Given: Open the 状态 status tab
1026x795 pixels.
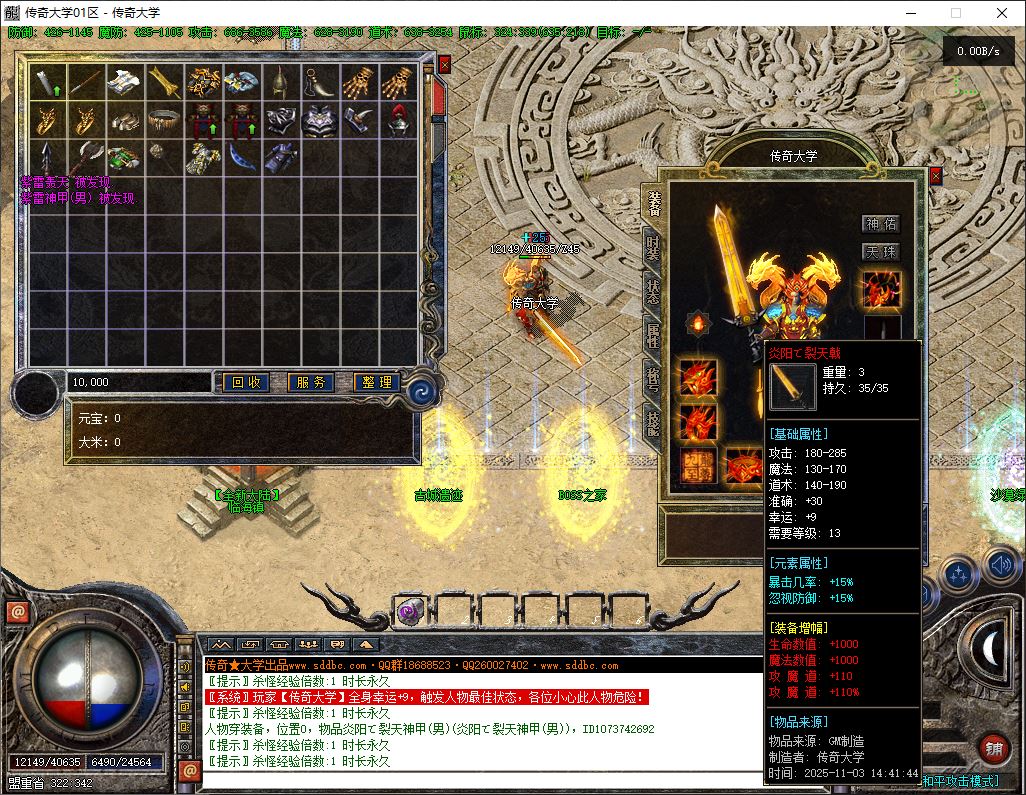Looking at the screenshot, I should pos(652,291).
